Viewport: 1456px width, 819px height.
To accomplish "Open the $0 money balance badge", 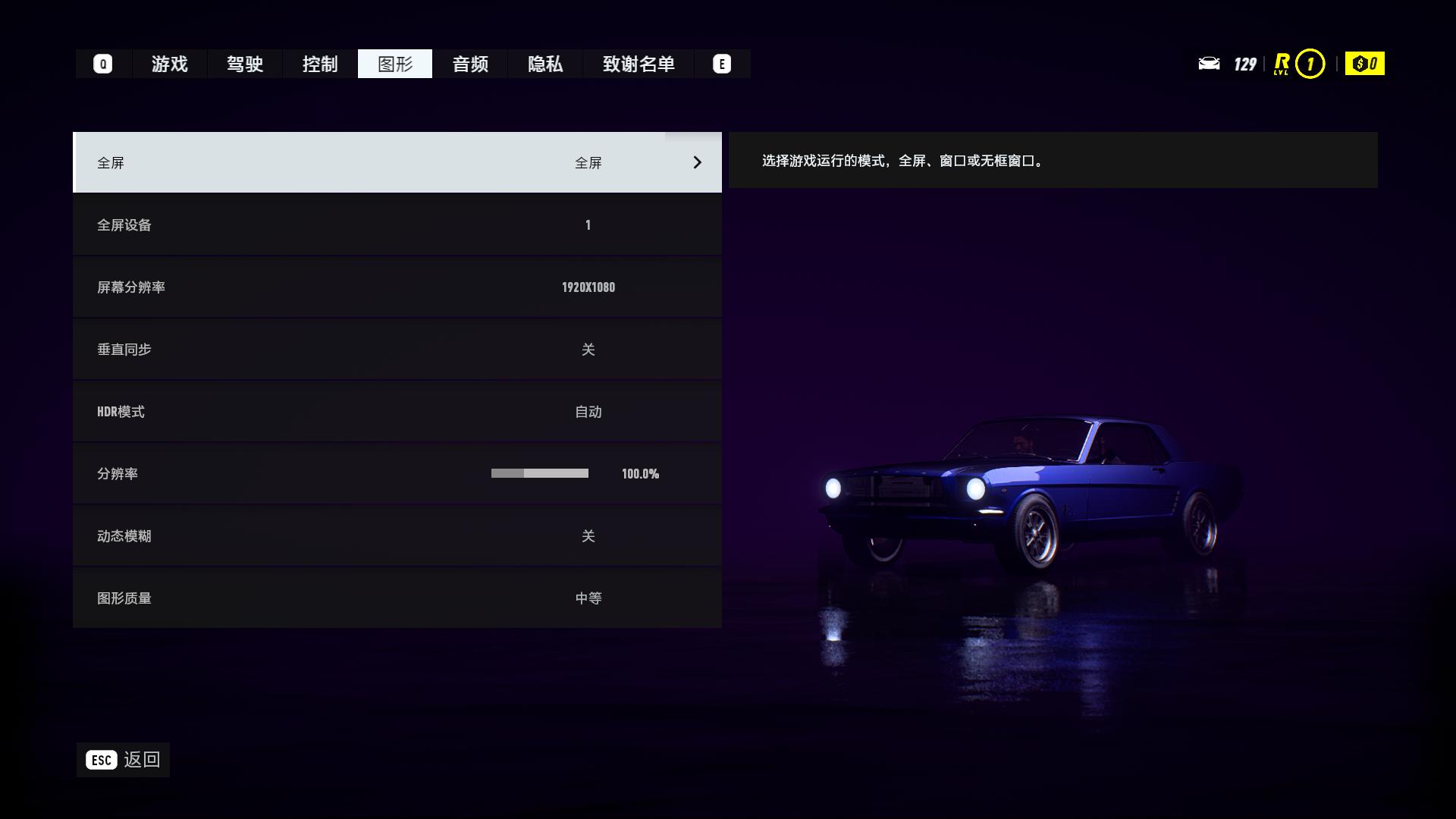I will (1364, 64).
